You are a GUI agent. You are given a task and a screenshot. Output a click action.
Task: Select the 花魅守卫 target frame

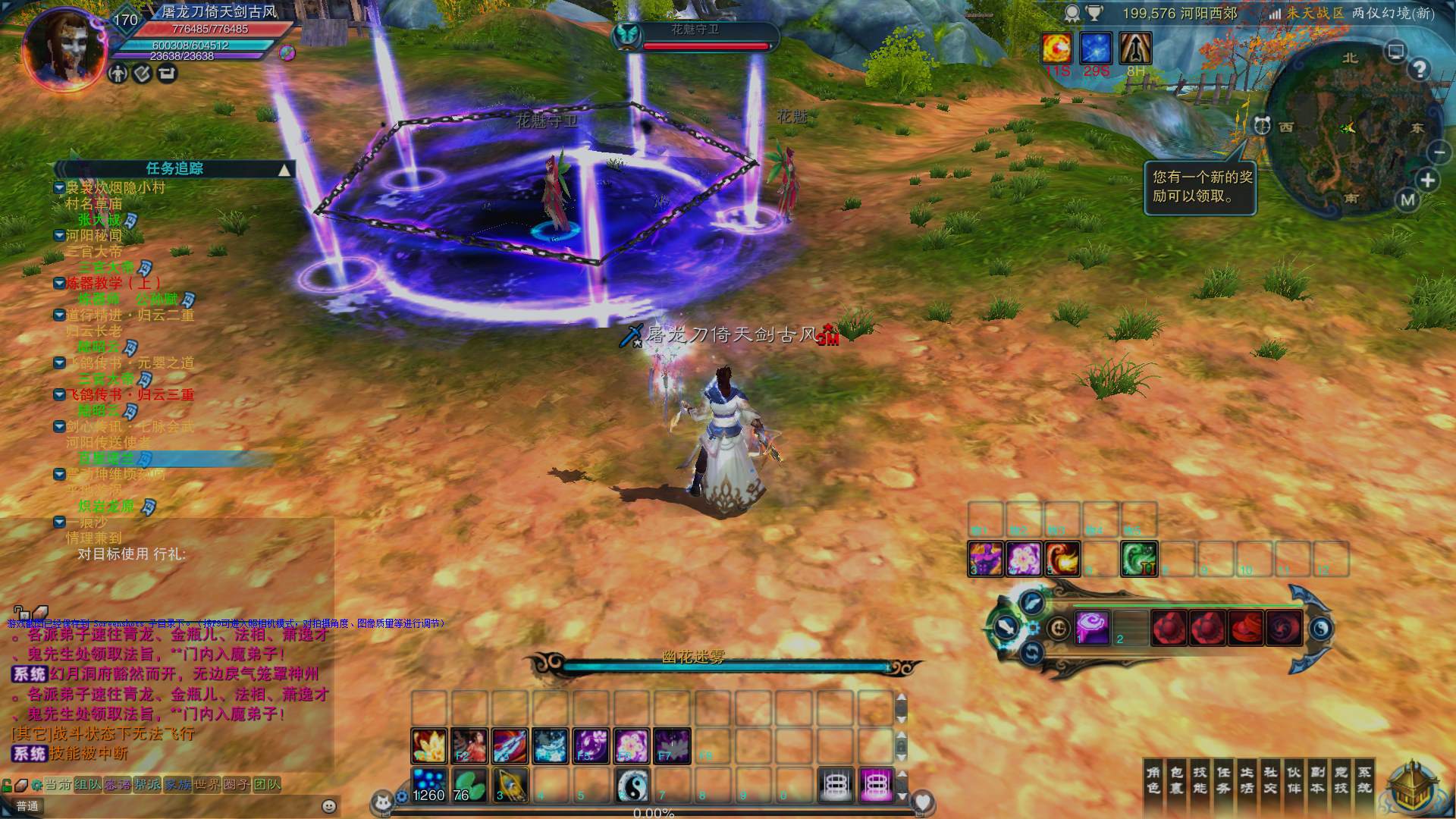pyautogui.click(x=695, y=36)
